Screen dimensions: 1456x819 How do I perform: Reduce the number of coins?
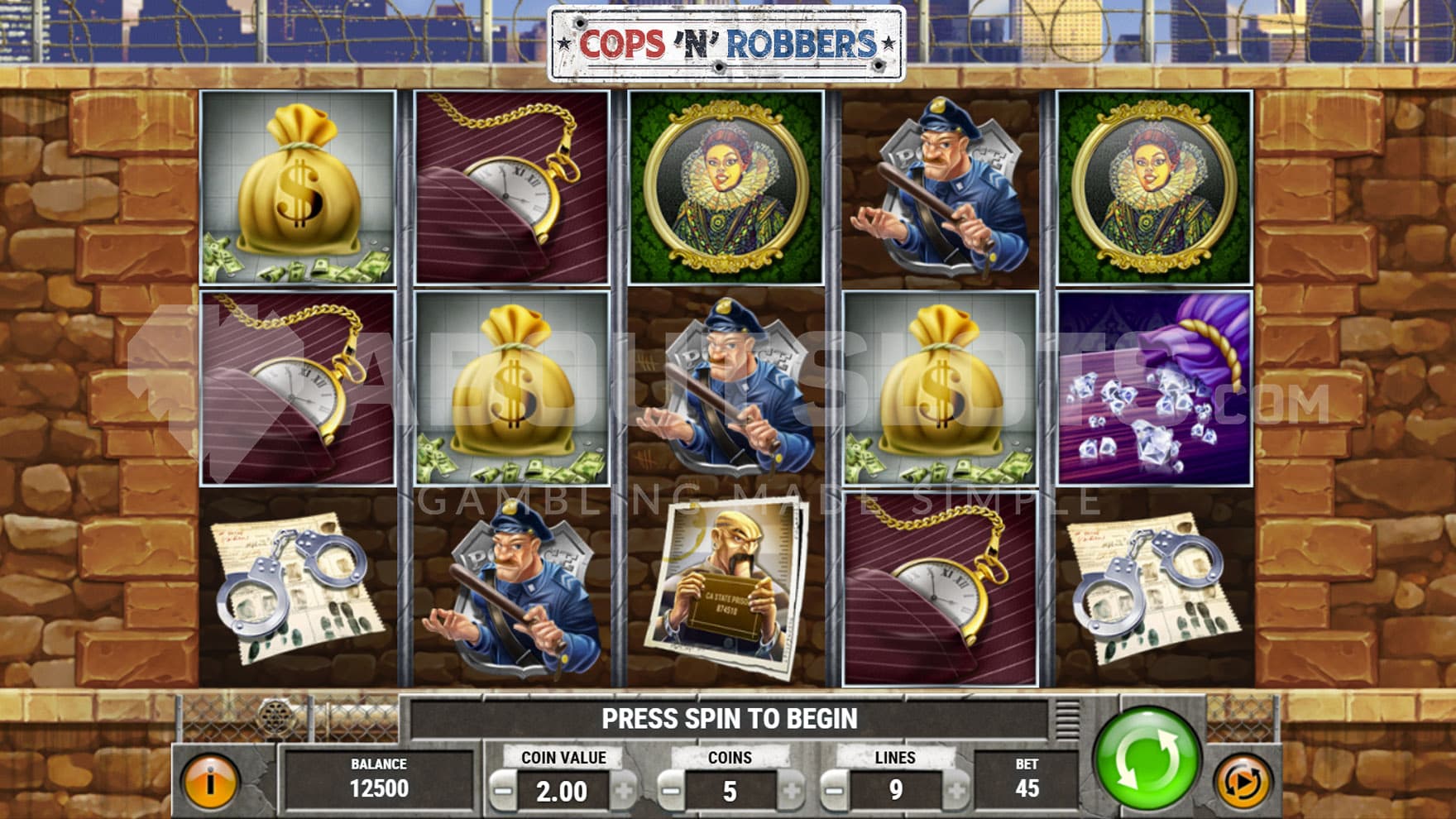pyautogui.click(x=671, y=792)
